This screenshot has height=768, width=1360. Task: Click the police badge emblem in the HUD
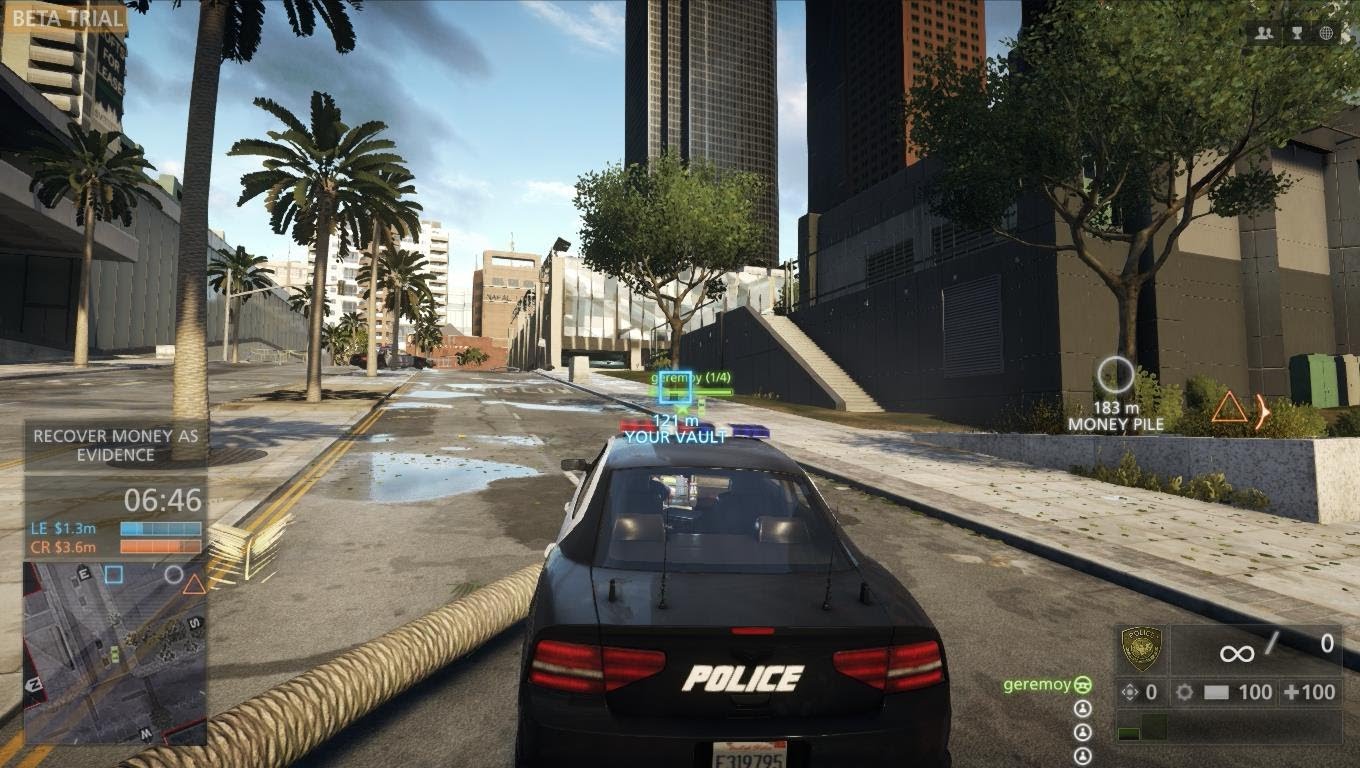point(1141,649)
